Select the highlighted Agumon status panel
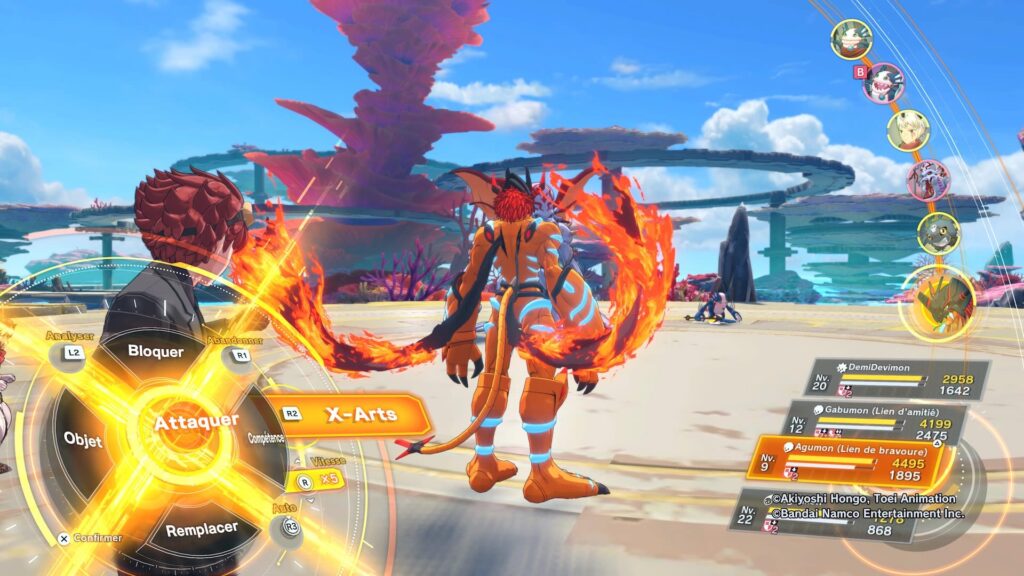This screenshot has width=1024, height=576. (x=850, y=464)
